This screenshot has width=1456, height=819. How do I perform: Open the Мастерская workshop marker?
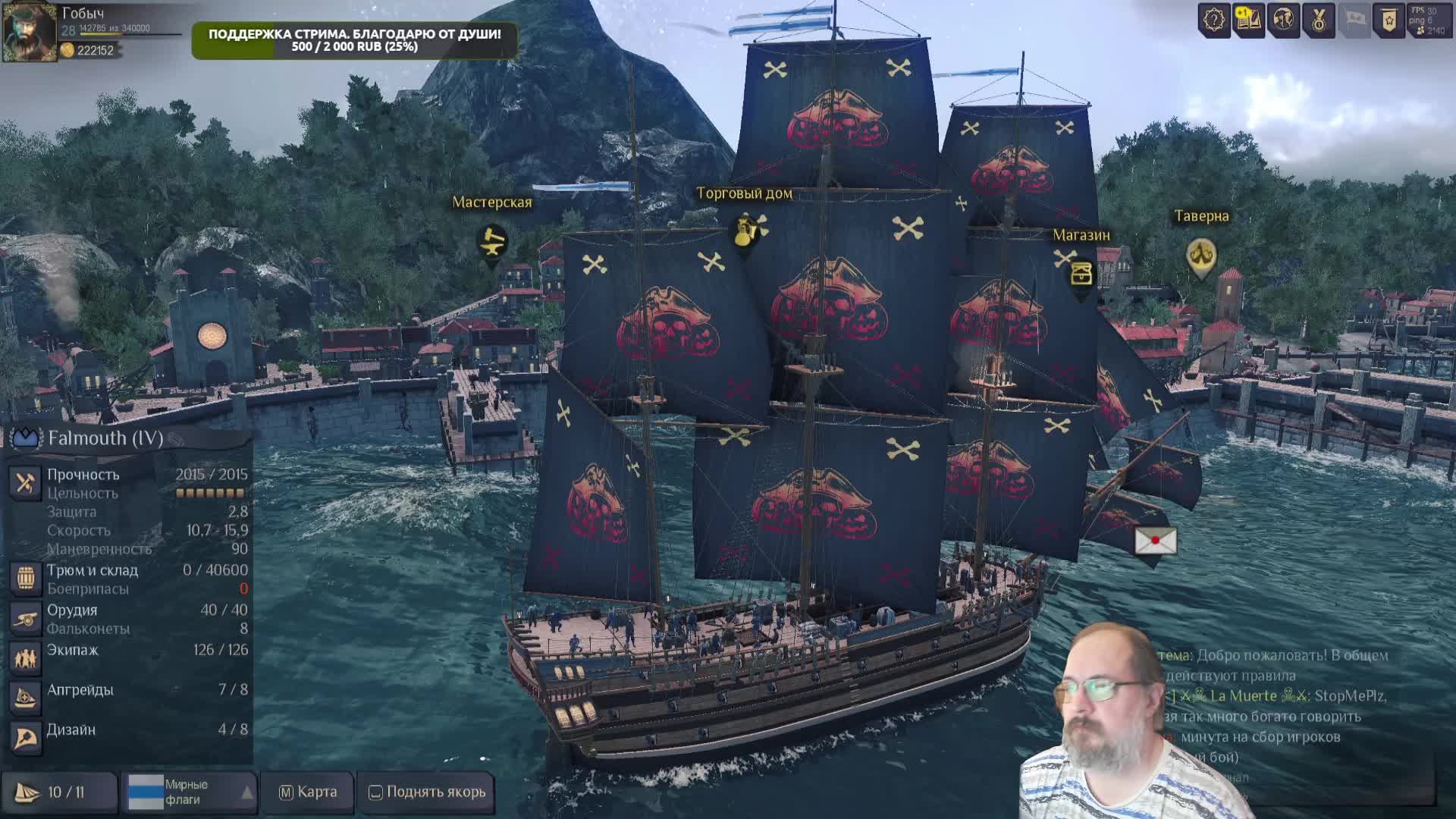click(492, 243)
